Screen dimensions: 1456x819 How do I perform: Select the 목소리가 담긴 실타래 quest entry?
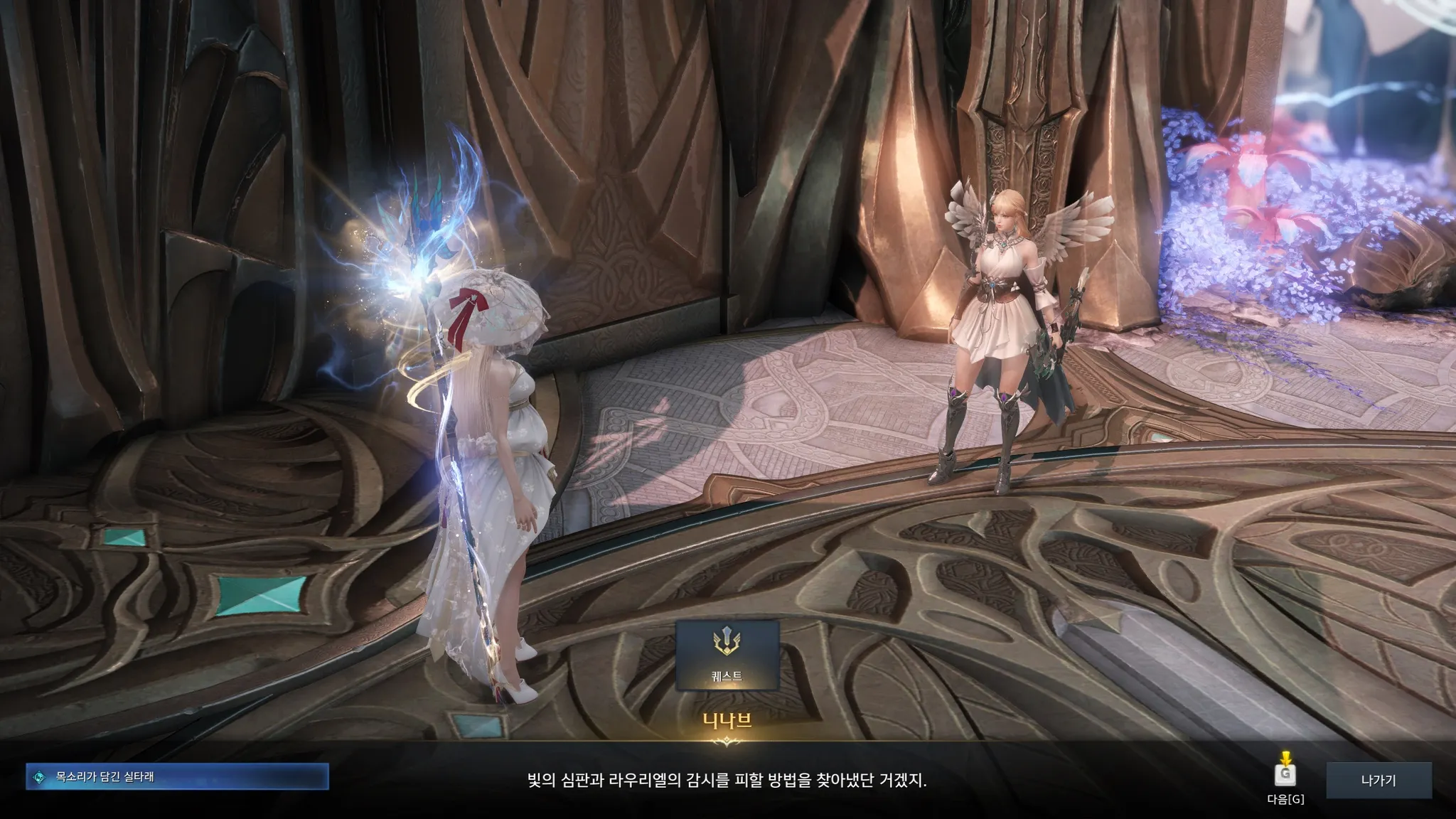pyautogui.click(x=177, y=777)
